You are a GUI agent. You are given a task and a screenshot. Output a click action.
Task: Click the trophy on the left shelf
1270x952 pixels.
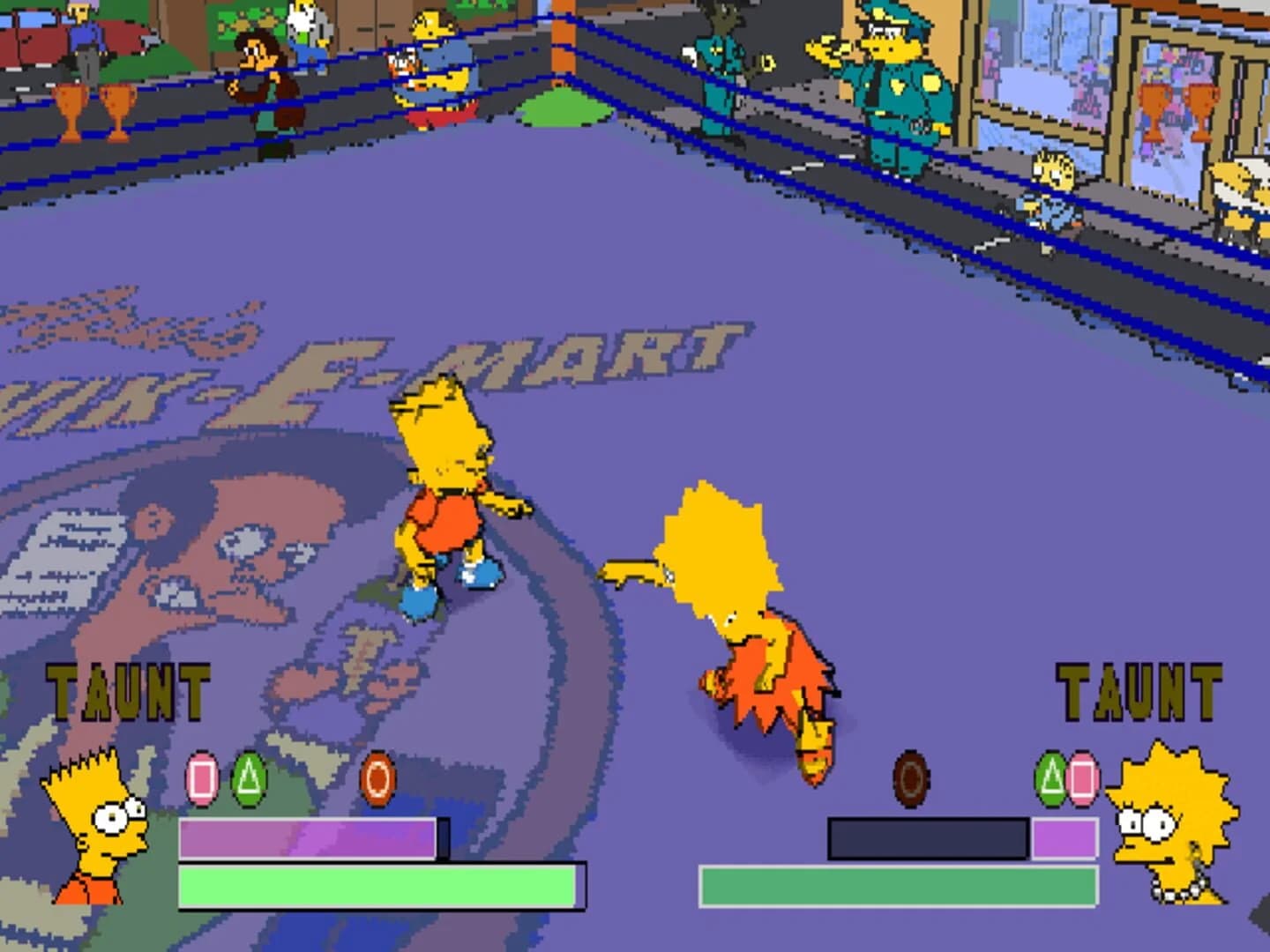click(71, 106)
